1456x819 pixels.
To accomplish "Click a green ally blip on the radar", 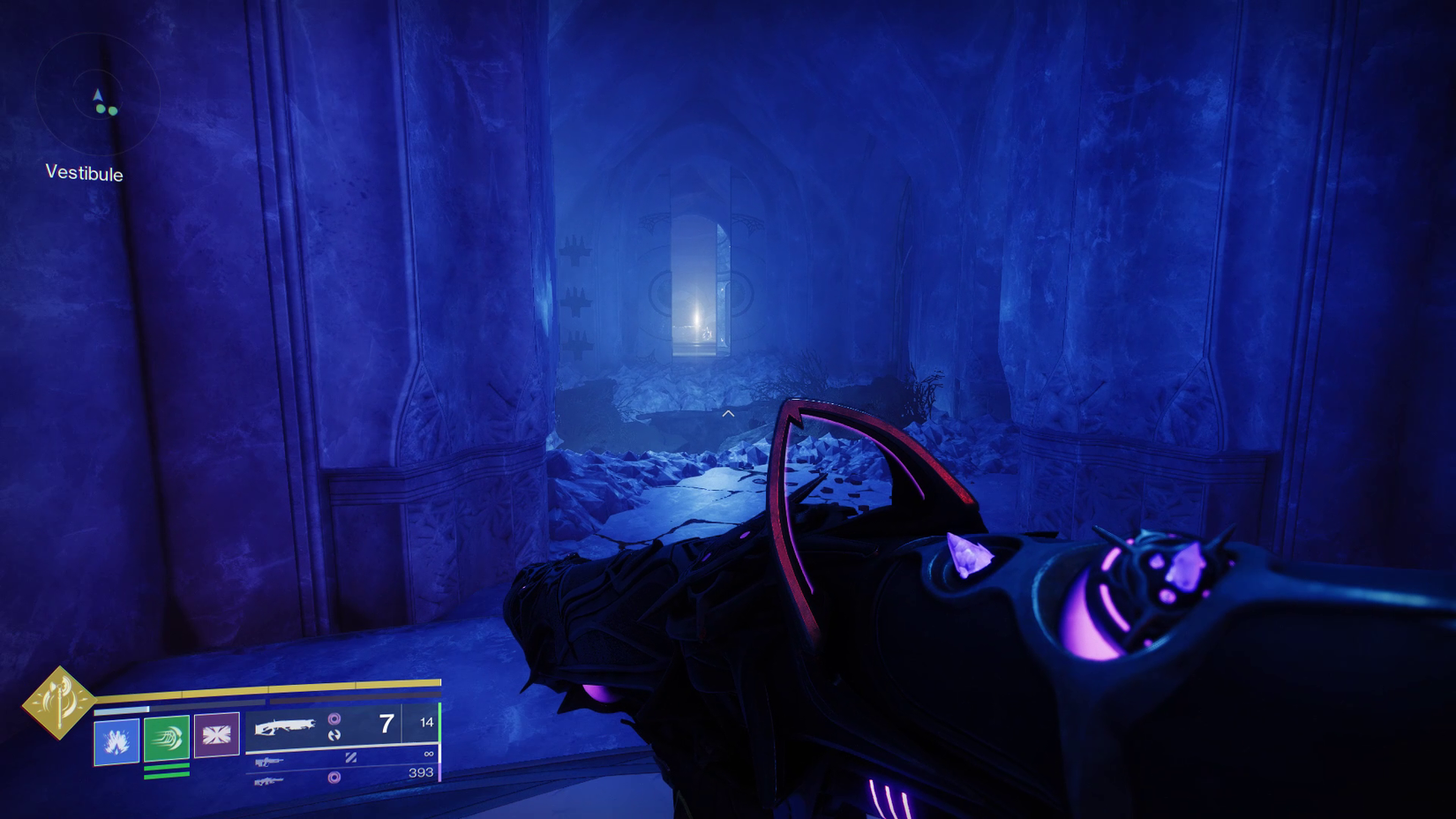I will (101, 109).
